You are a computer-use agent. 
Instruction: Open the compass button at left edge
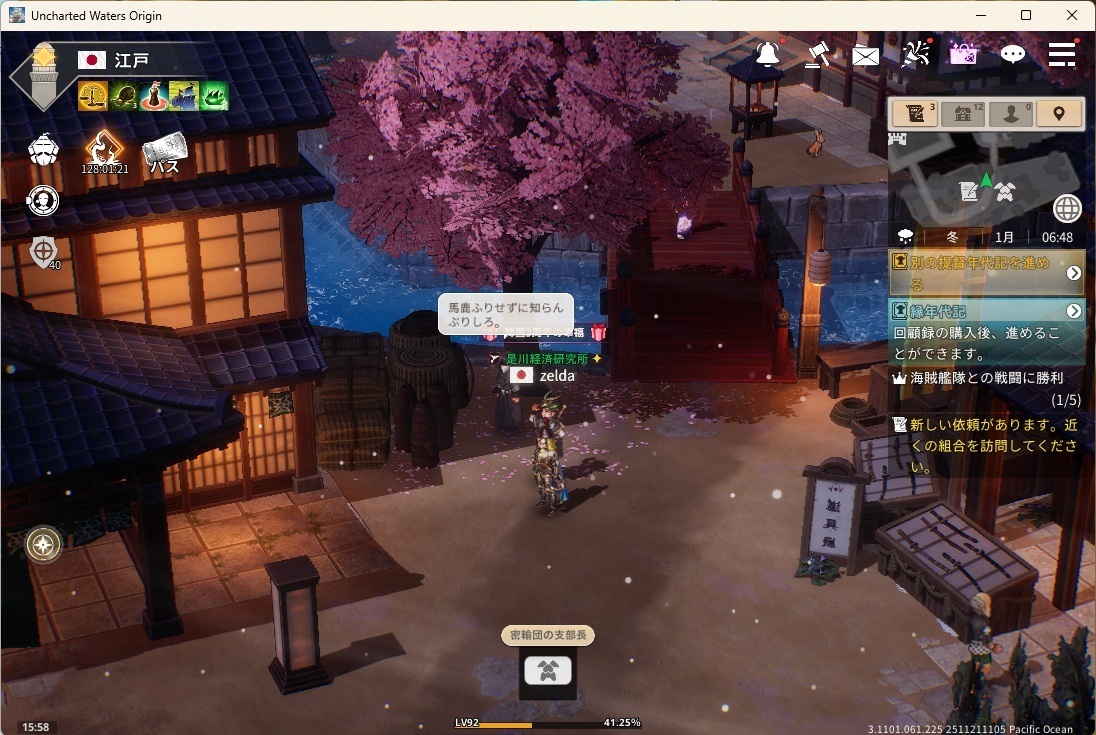pyautogui.click(x=43, y=545)
